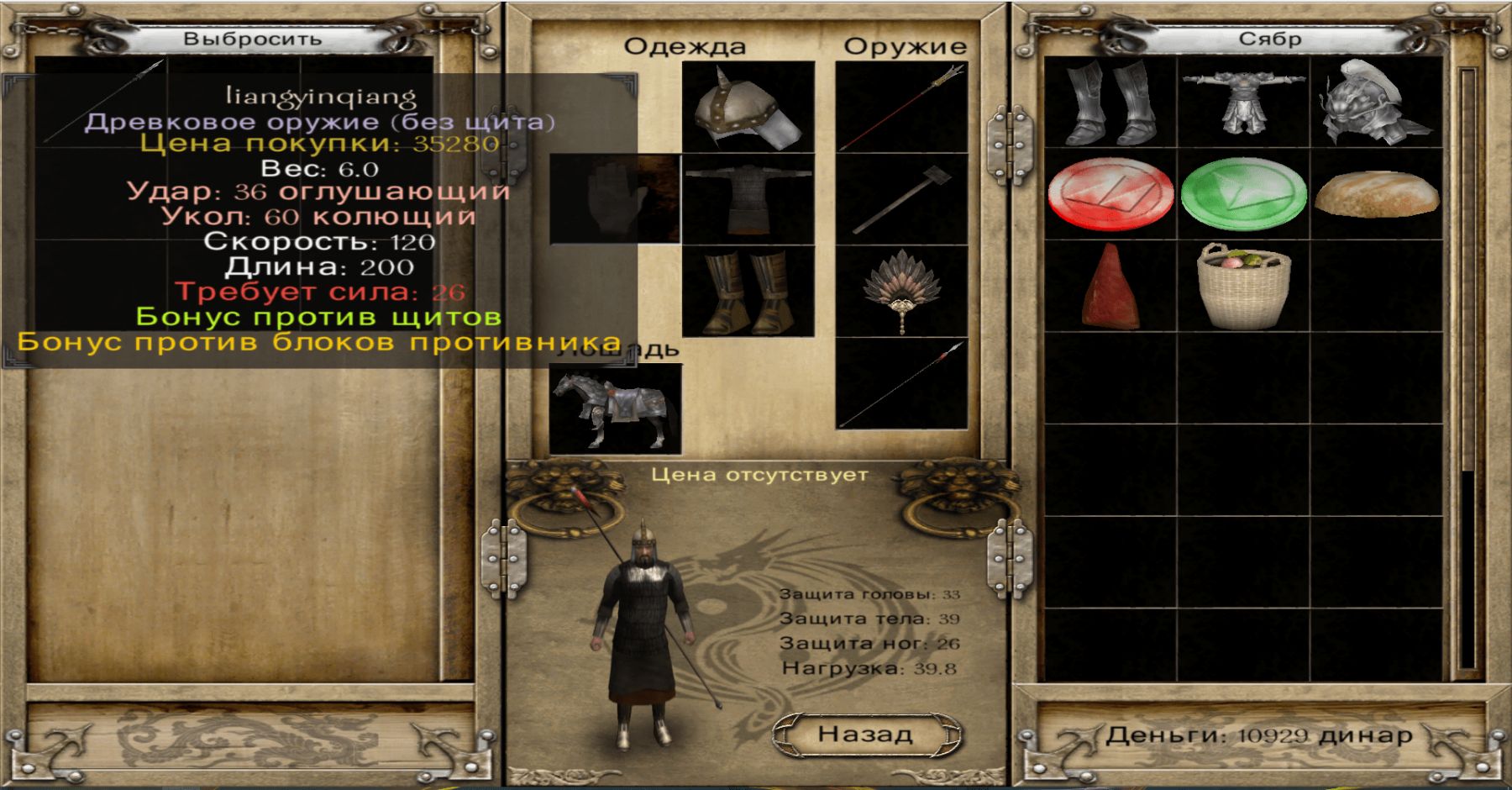This screenshot has height=790, width=1512.
Task: Select the feather fan weapon slot
Action: (901, 291)
